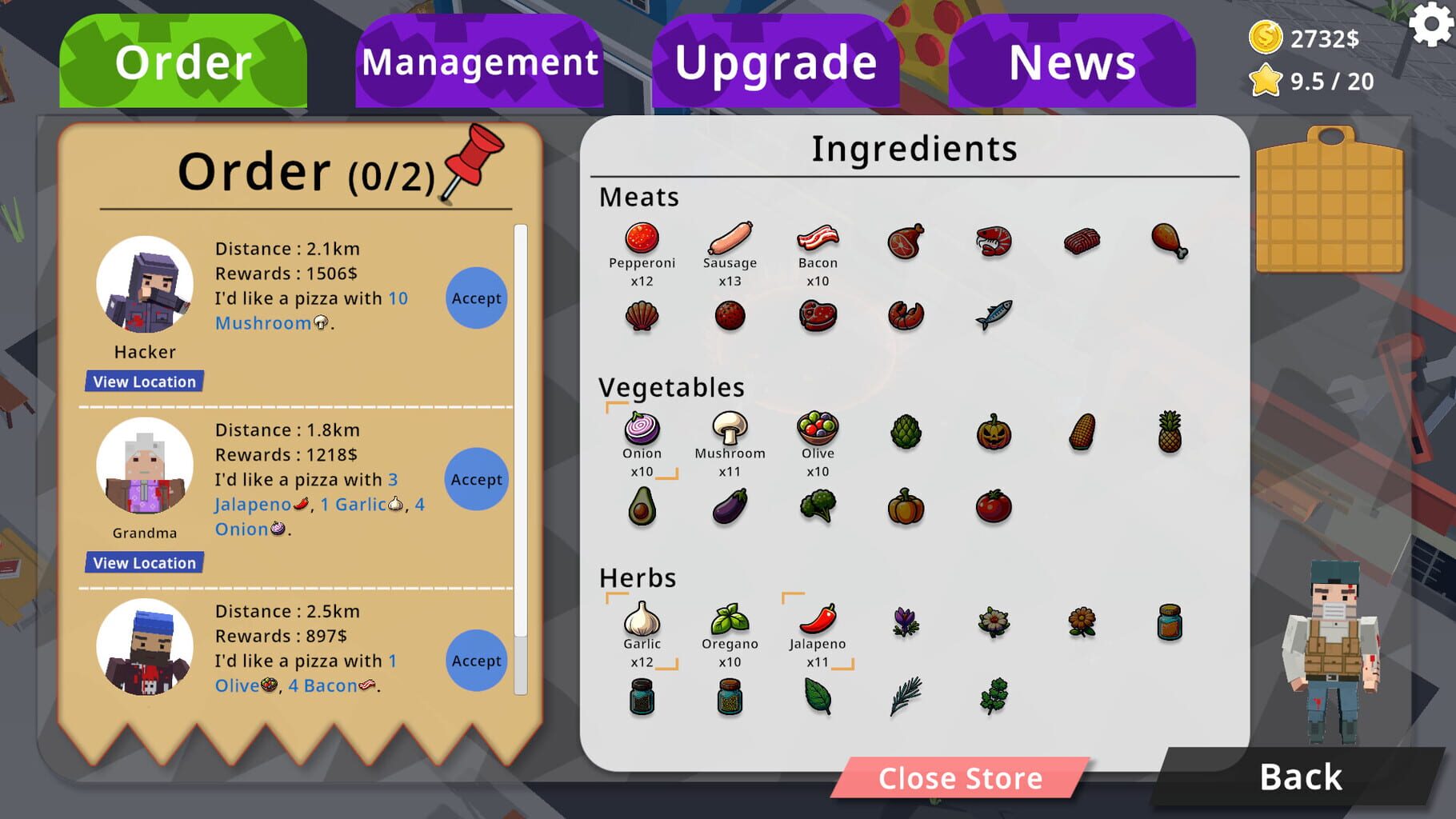View Grandma's delivery location

point(143,562)
